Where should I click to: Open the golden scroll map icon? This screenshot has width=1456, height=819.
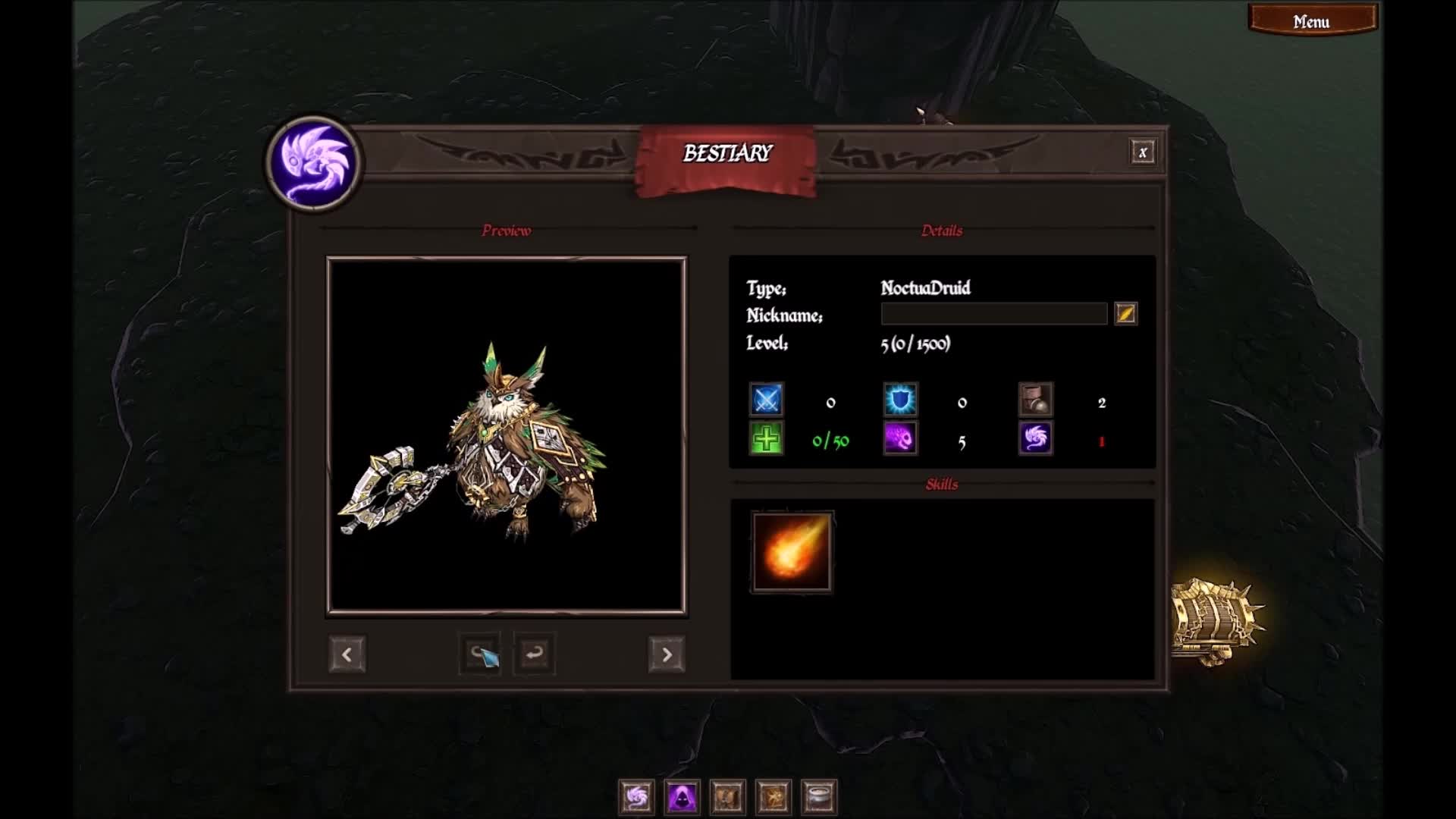(772, 798)
